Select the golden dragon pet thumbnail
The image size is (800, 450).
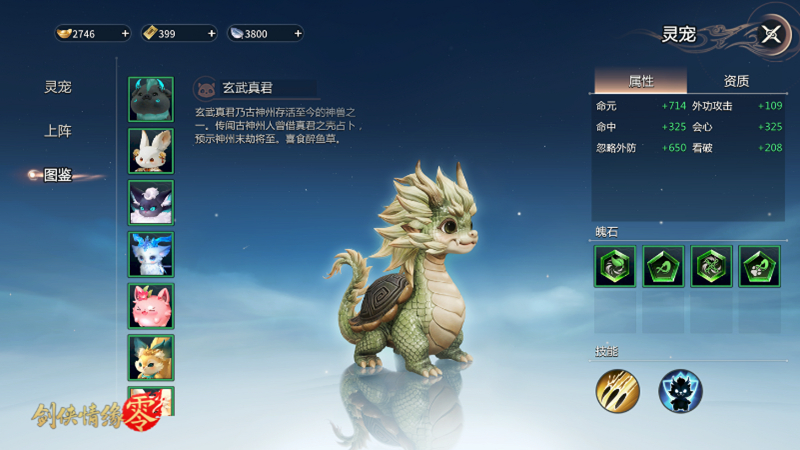[151, 357]
